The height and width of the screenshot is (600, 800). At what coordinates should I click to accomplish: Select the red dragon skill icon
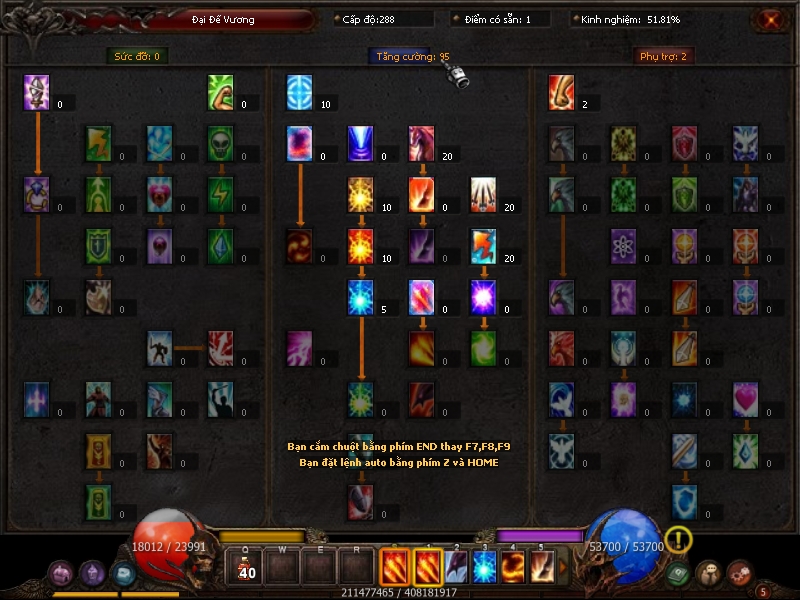point(422,142)
